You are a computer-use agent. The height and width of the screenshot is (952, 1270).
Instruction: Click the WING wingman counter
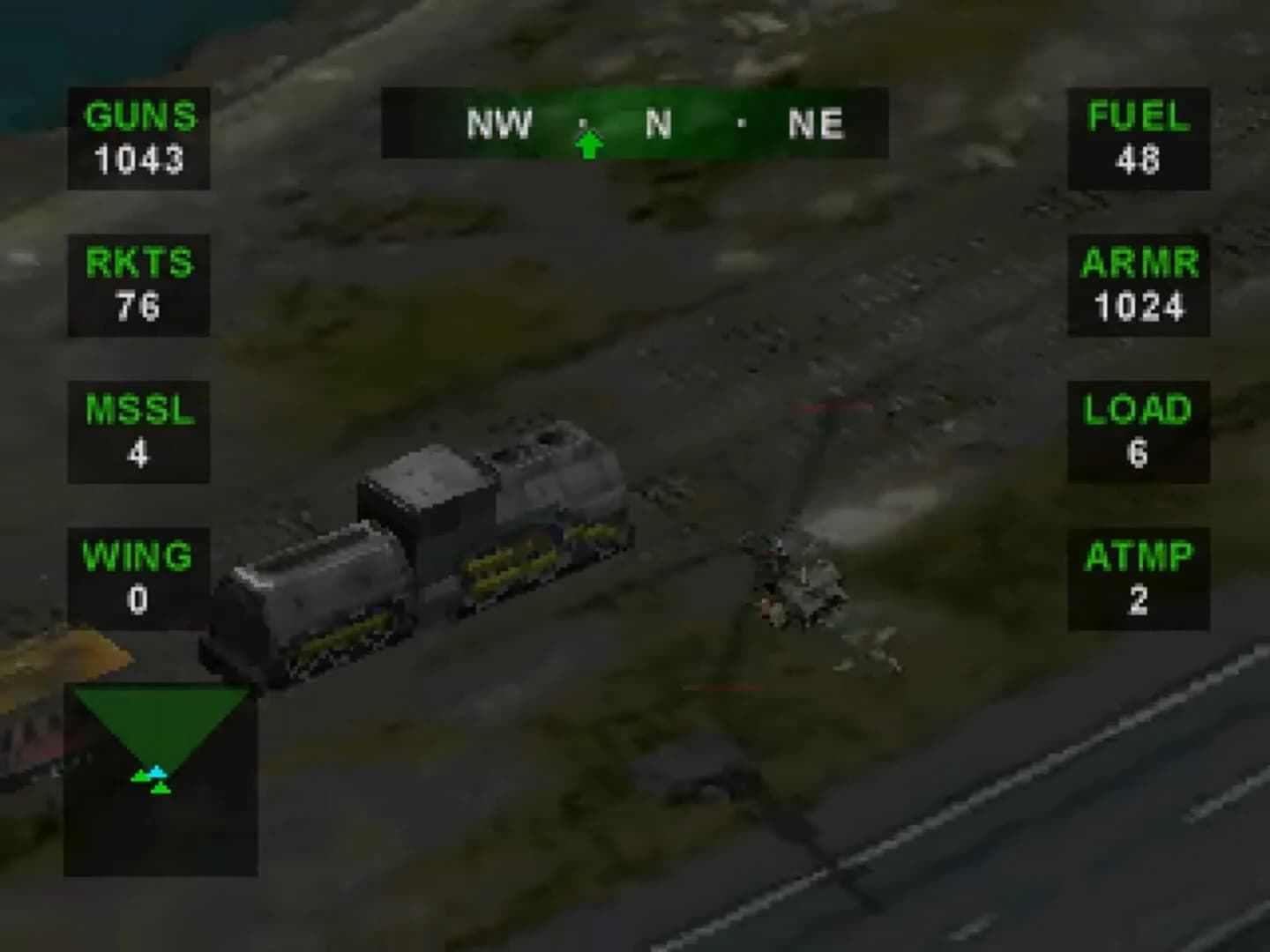tap(137, 577)
